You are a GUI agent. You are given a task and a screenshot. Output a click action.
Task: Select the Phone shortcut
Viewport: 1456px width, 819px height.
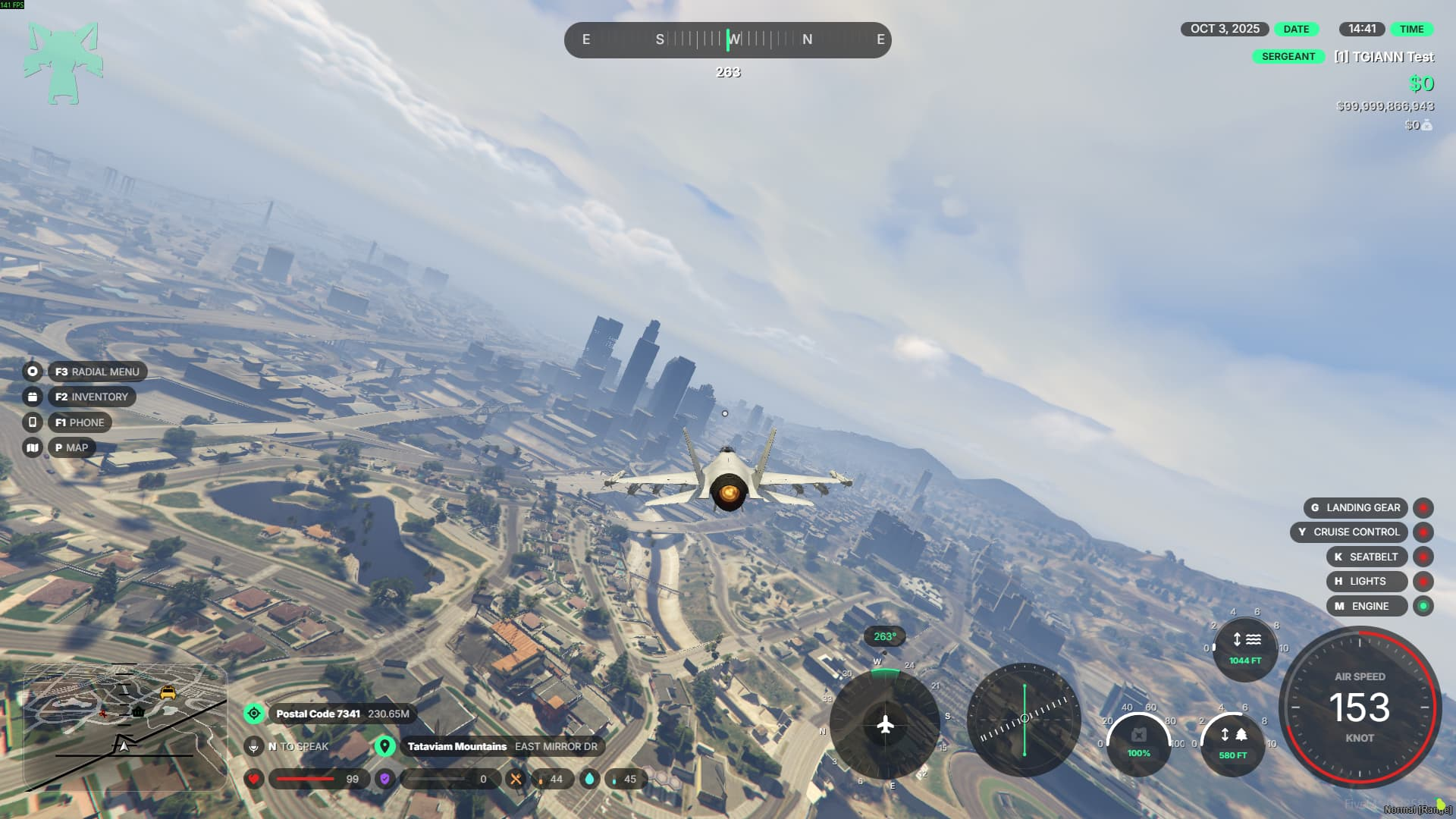click(x=79, y=422)
